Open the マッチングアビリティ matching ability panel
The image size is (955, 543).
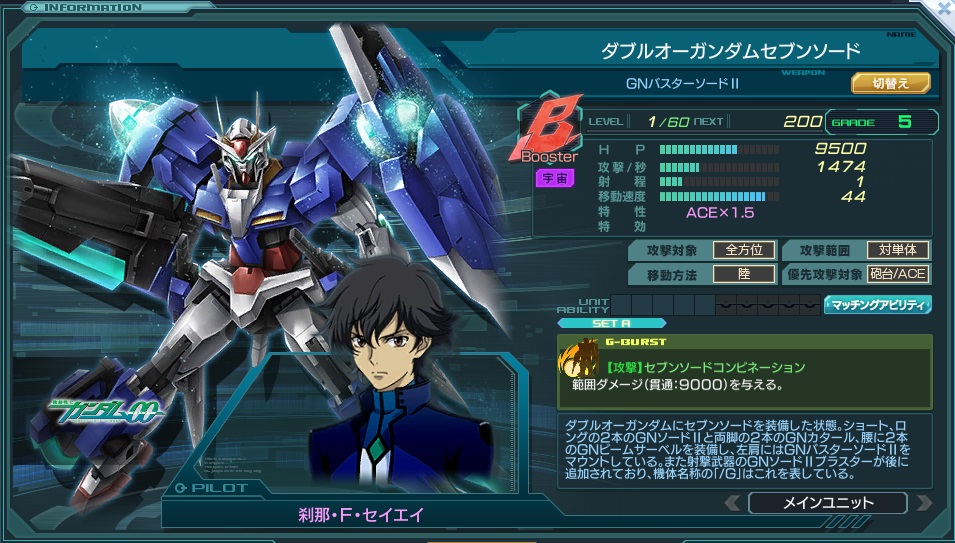coord(877,305)
